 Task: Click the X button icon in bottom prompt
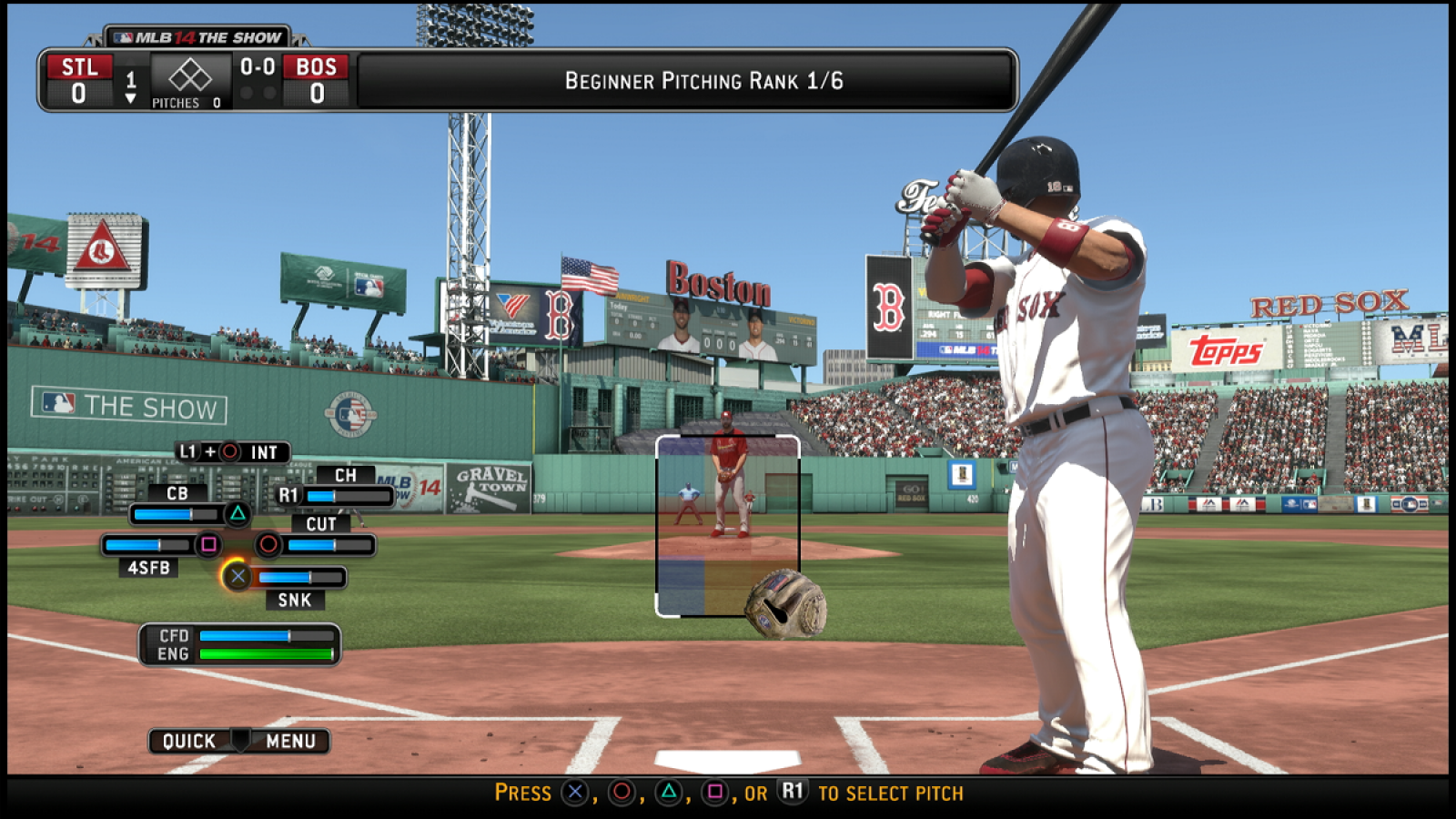pos(573,793)
